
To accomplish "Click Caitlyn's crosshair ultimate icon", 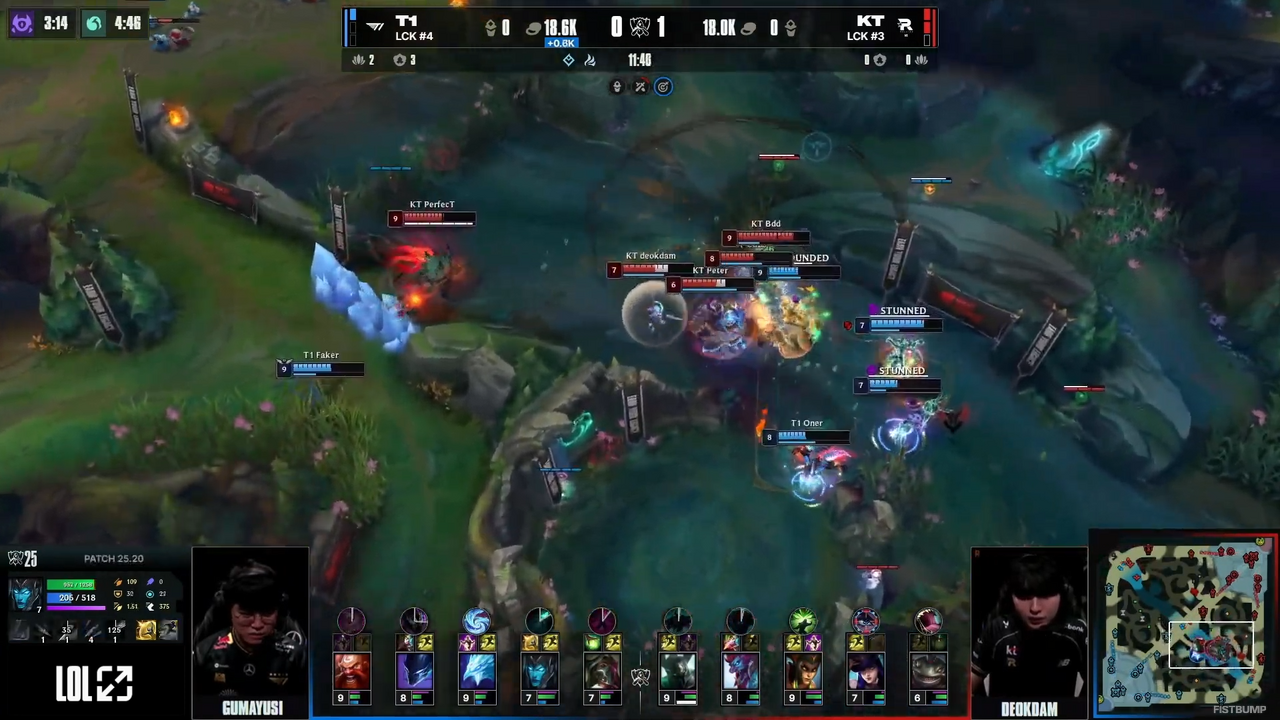I will click(865, 621).
